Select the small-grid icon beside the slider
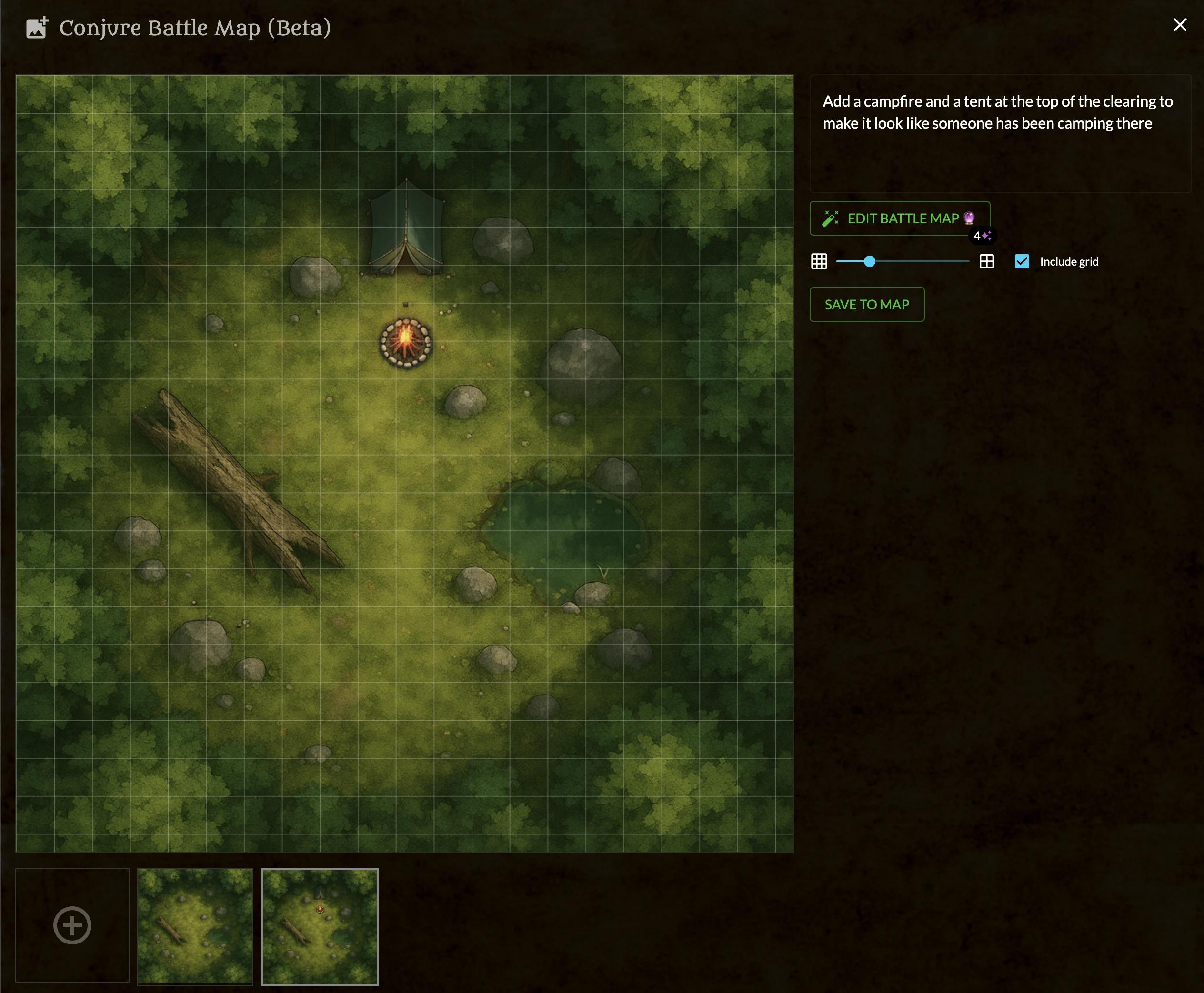Viewport: 1204px width, 993px height. point(819,262)
